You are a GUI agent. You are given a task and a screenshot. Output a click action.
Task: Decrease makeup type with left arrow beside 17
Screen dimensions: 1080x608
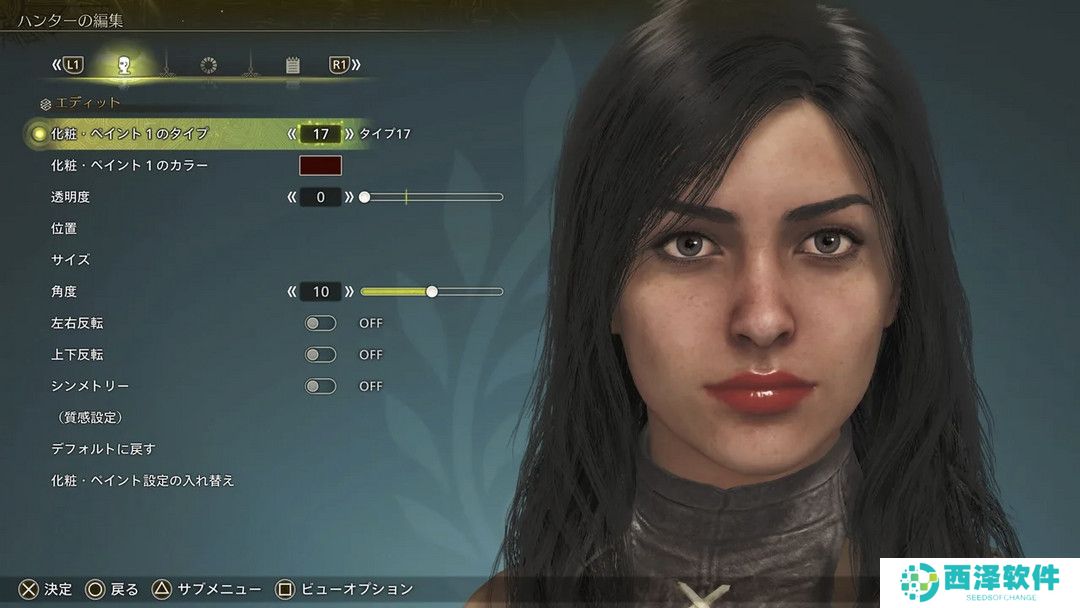292,133
